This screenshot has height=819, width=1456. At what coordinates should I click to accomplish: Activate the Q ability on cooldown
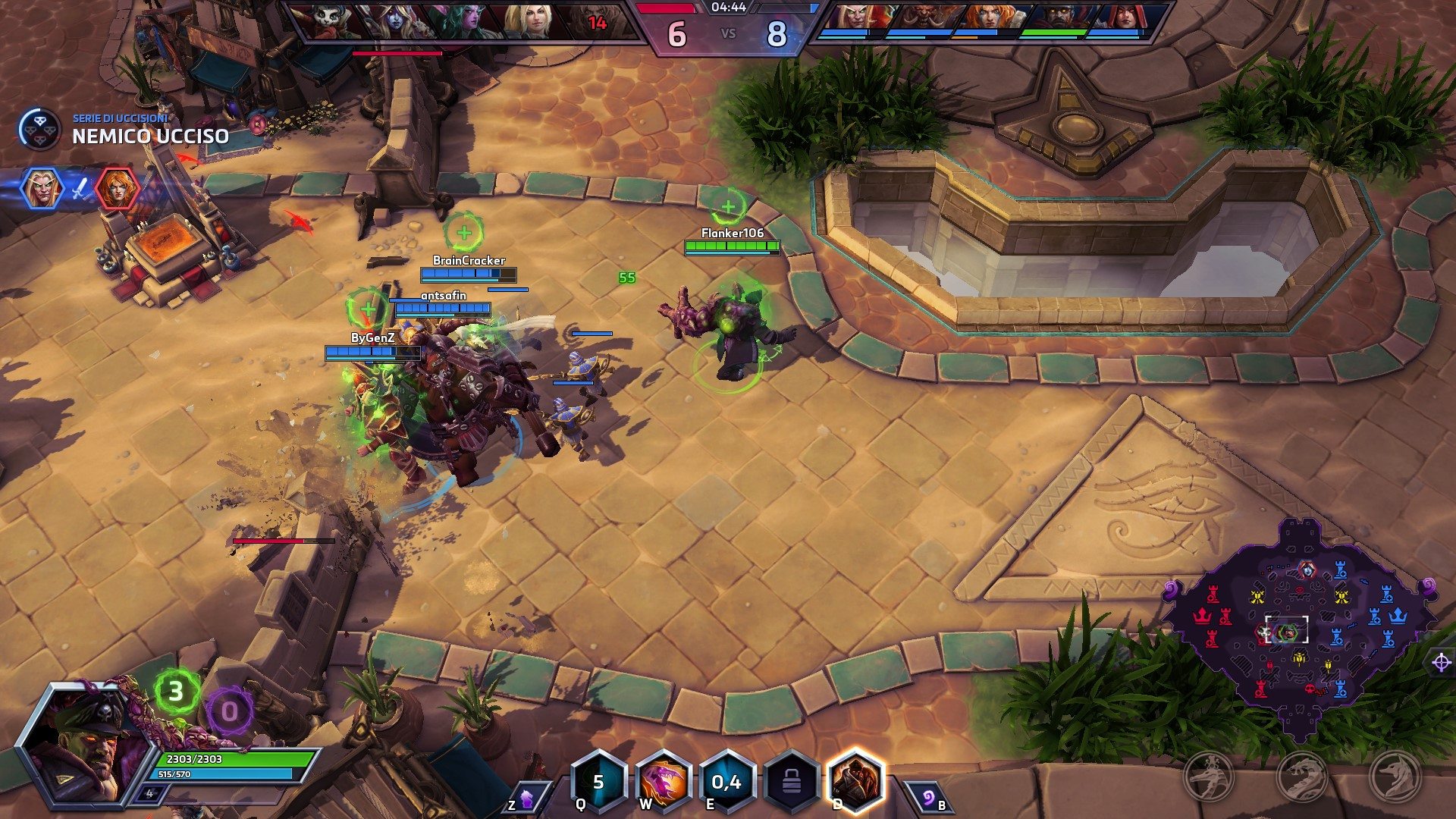599,782
